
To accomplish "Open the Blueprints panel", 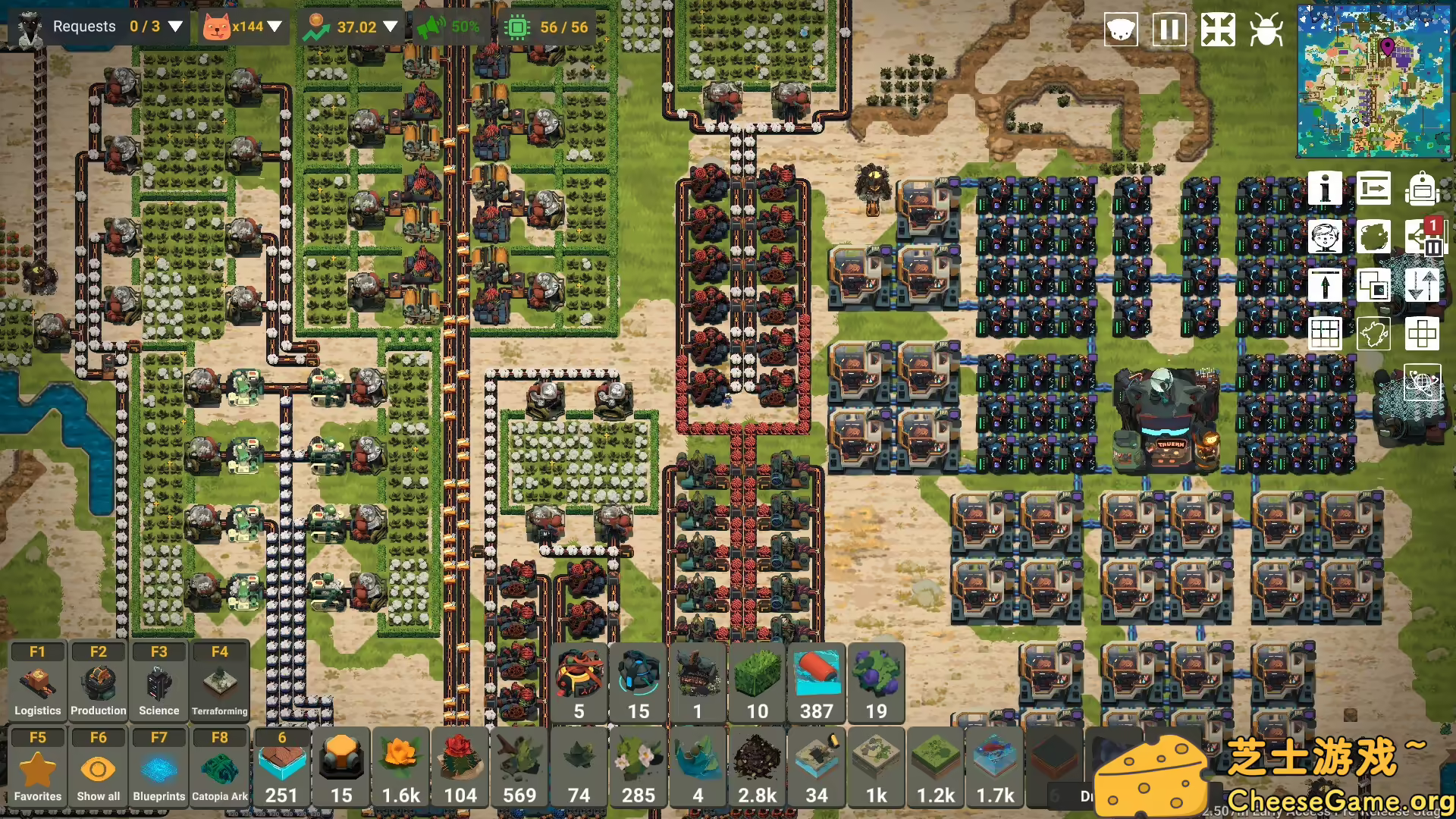I will pos(158,766).
